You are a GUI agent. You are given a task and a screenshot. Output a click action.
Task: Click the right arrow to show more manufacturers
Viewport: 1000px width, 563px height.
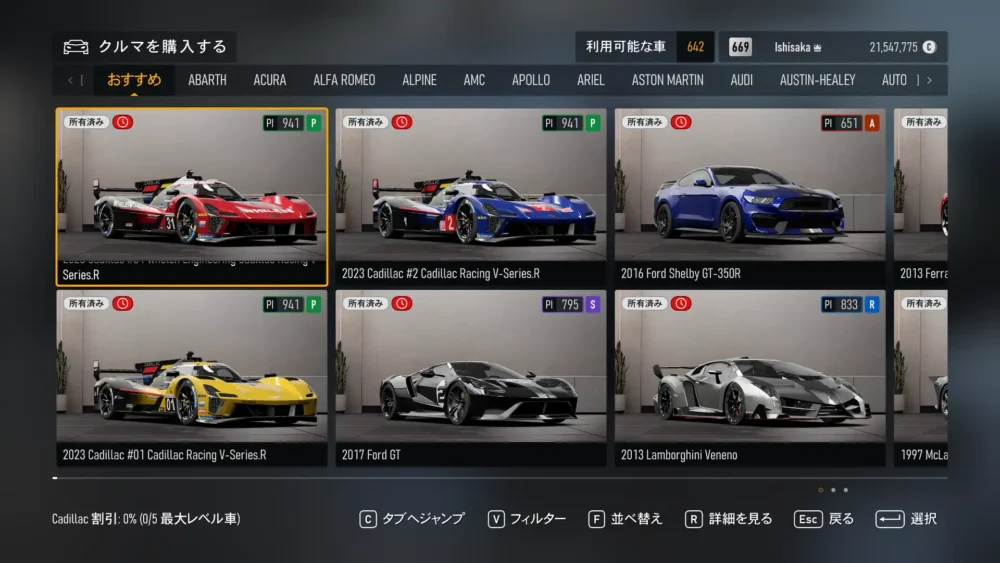(x=930, y=80)
